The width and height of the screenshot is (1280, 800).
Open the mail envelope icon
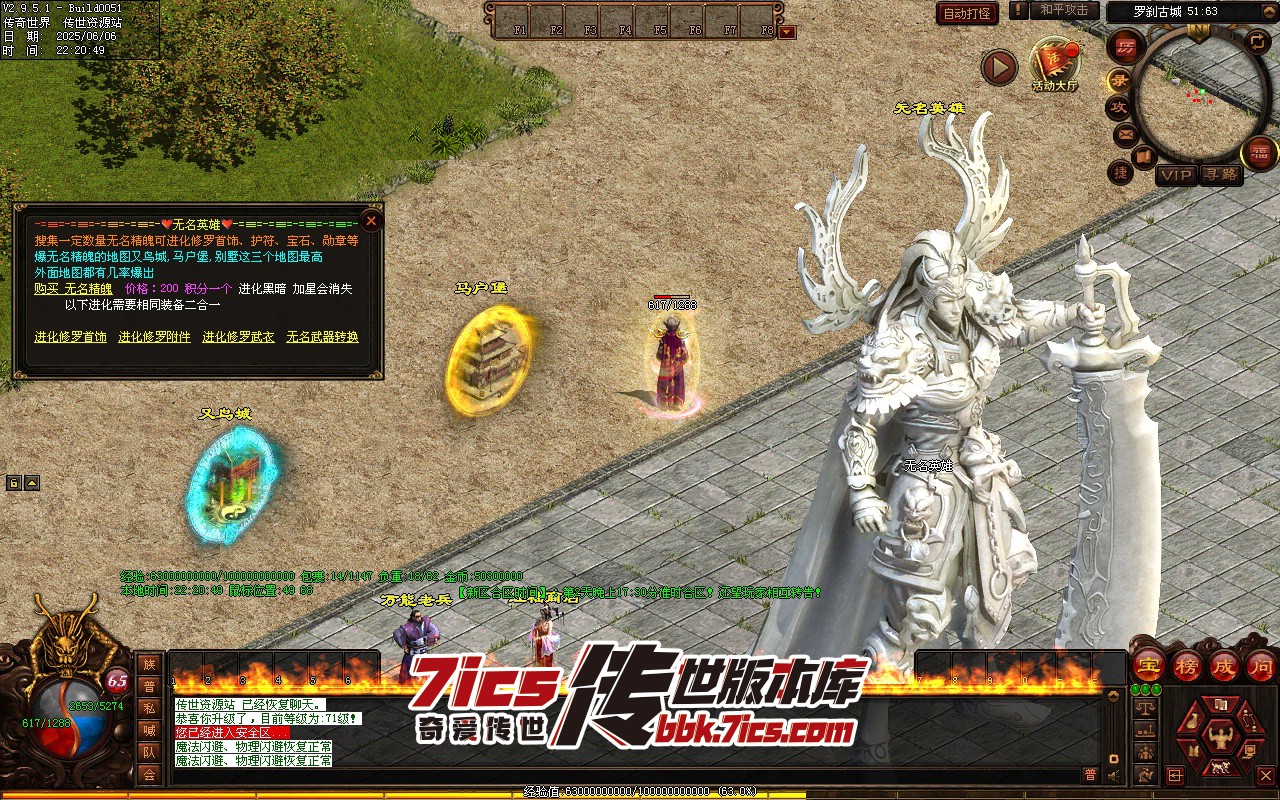click(x=1126, y=134)
